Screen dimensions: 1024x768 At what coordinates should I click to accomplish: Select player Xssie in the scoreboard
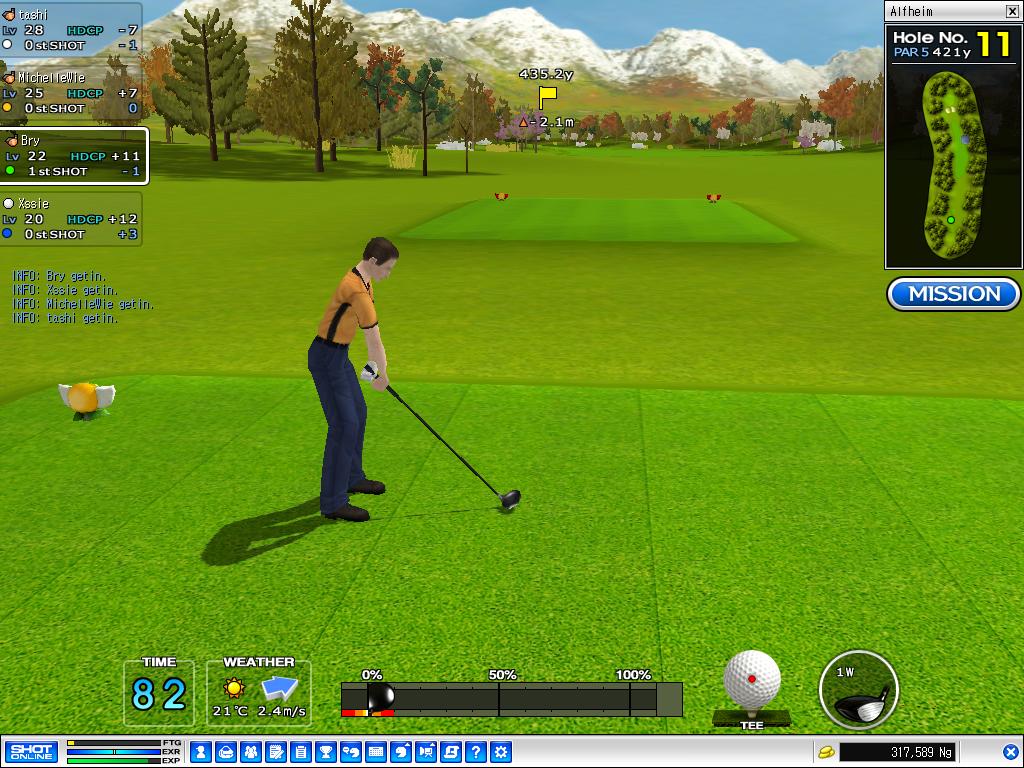(x=70, y=218)
